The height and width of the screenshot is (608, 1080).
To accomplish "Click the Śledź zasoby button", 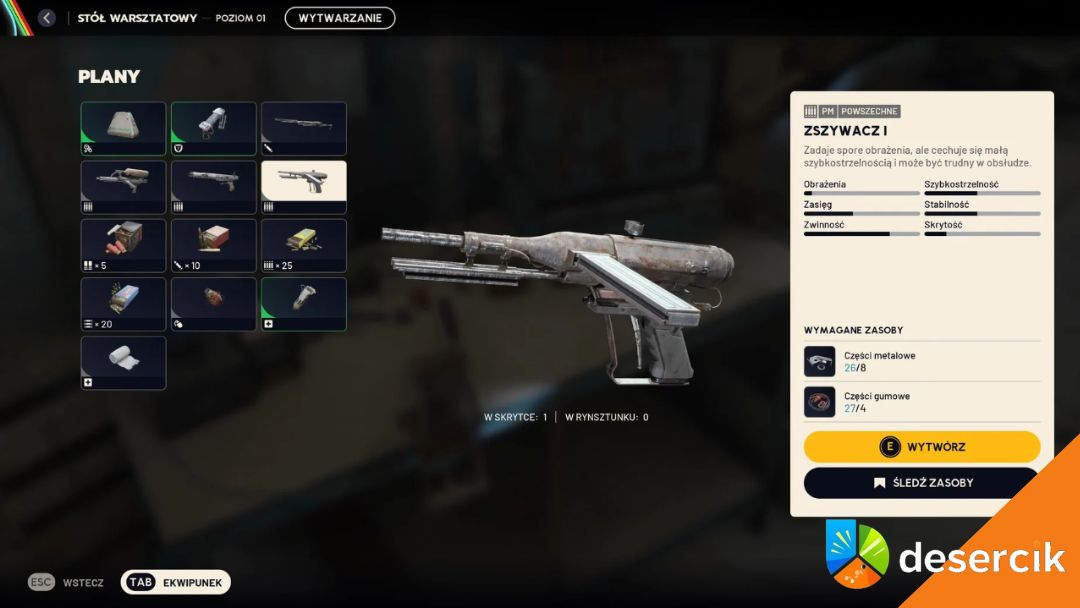I will (922, 483).
